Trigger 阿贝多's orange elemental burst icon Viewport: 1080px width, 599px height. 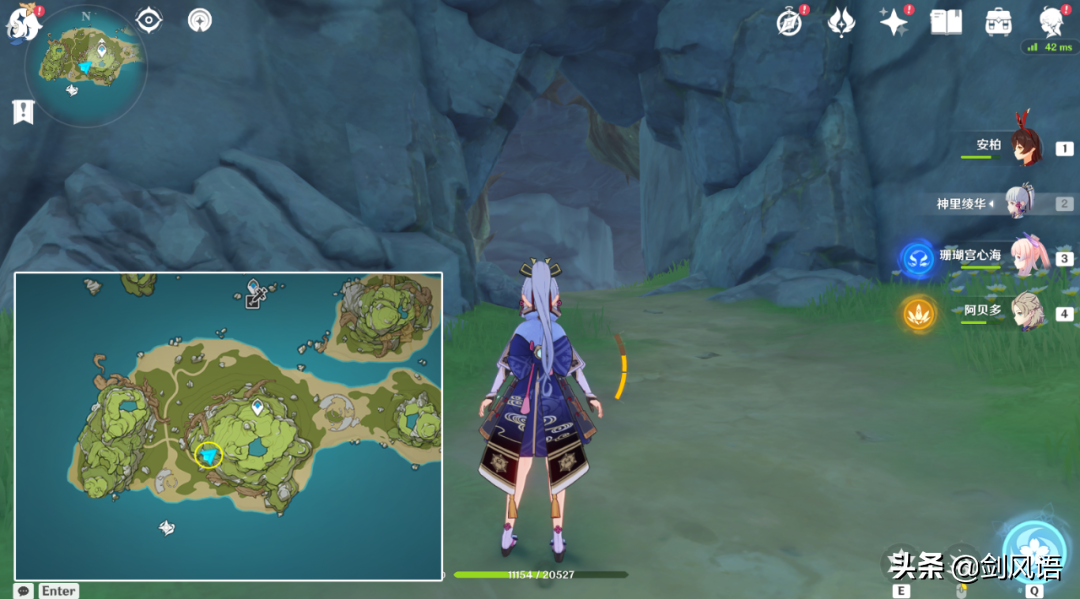pos(917,314)
